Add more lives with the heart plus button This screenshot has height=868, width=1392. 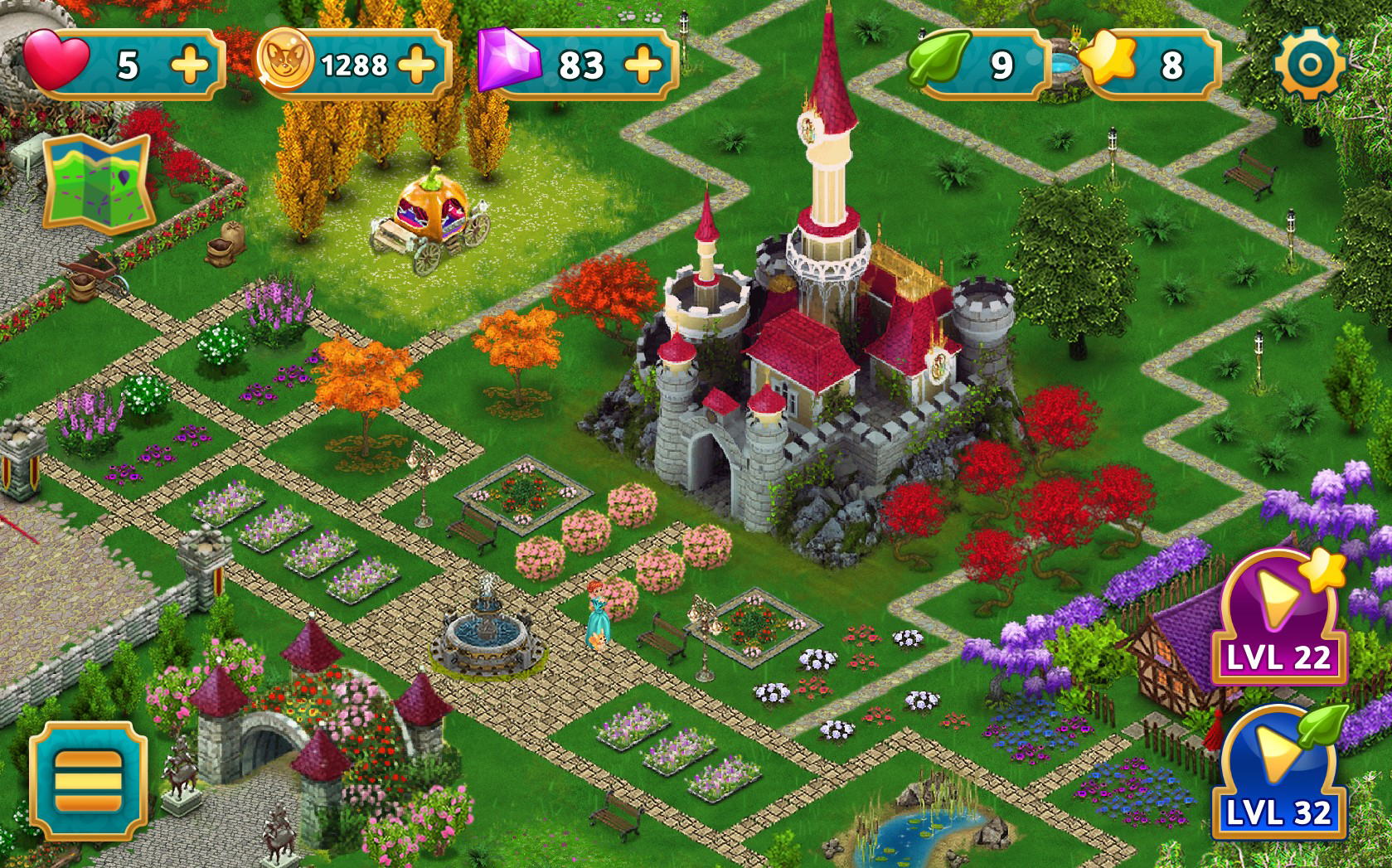pos(191,65)
